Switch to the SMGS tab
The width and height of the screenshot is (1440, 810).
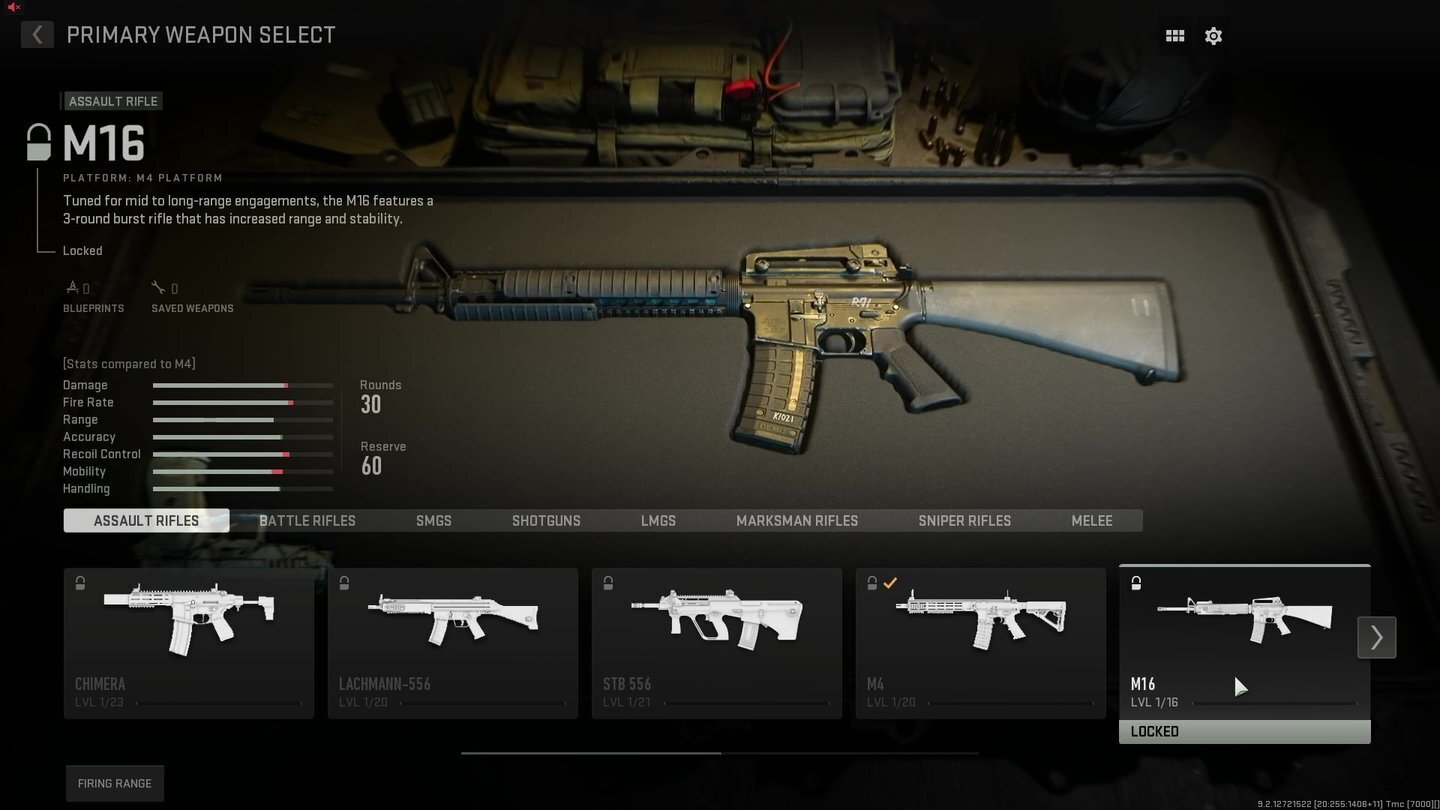(x=433, y=520)
